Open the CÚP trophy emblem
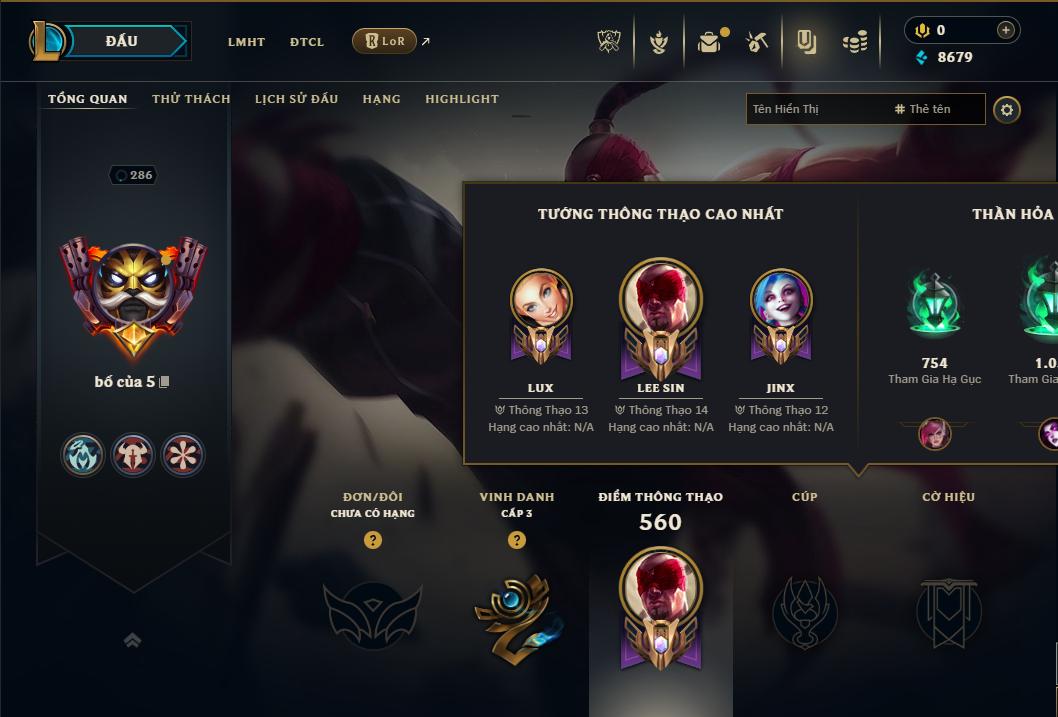This screenshot has height=717, width=1058. pyautogui.click(x=805, y=610)
